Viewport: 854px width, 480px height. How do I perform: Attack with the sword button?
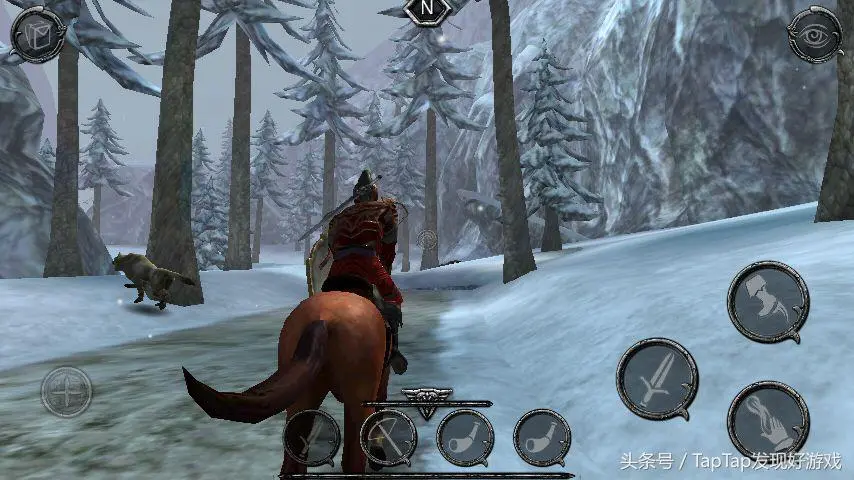click(x=657, y=379)
